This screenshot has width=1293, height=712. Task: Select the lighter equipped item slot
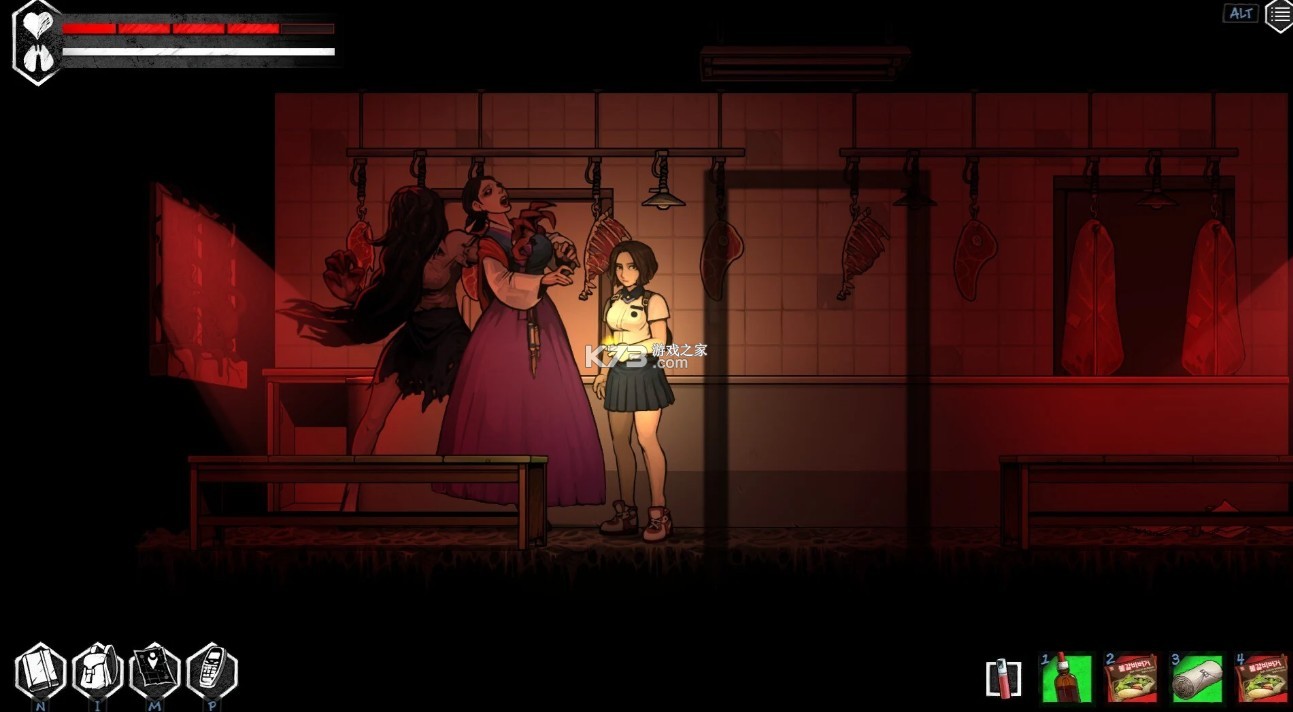(1003, 679)
